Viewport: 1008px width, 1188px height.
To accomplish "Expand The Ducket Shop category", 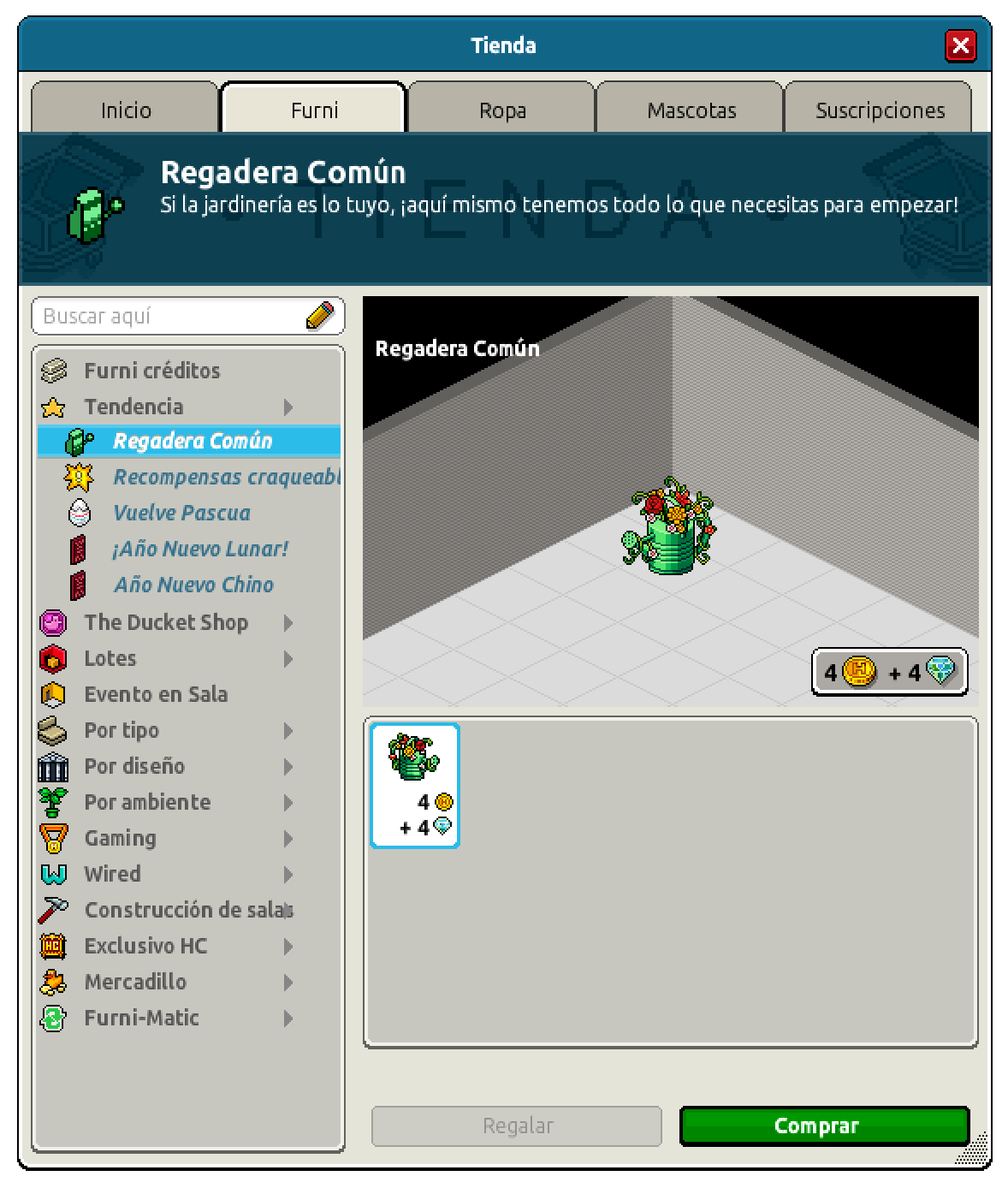I will point(166,622).
